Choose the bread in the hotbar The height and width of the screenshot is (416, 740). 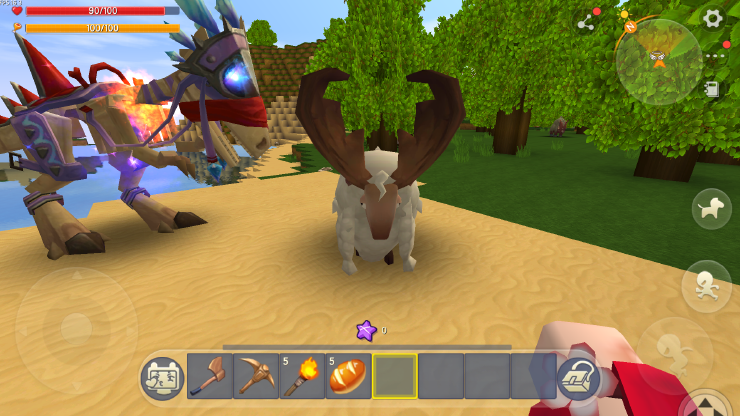coord(348,376)
